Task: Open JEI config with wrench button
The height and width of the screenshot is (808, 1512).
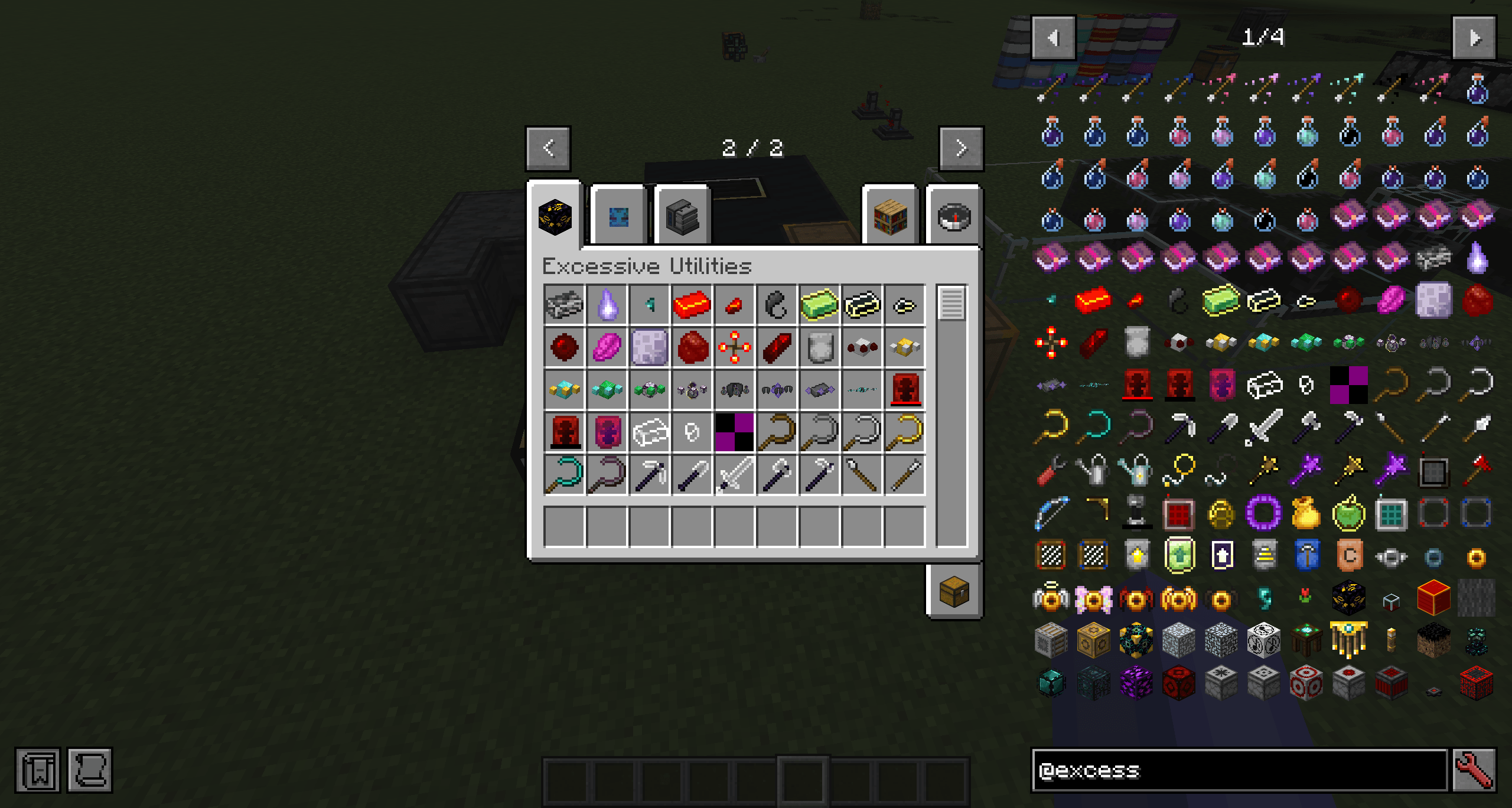Action: pos(1474,770)
